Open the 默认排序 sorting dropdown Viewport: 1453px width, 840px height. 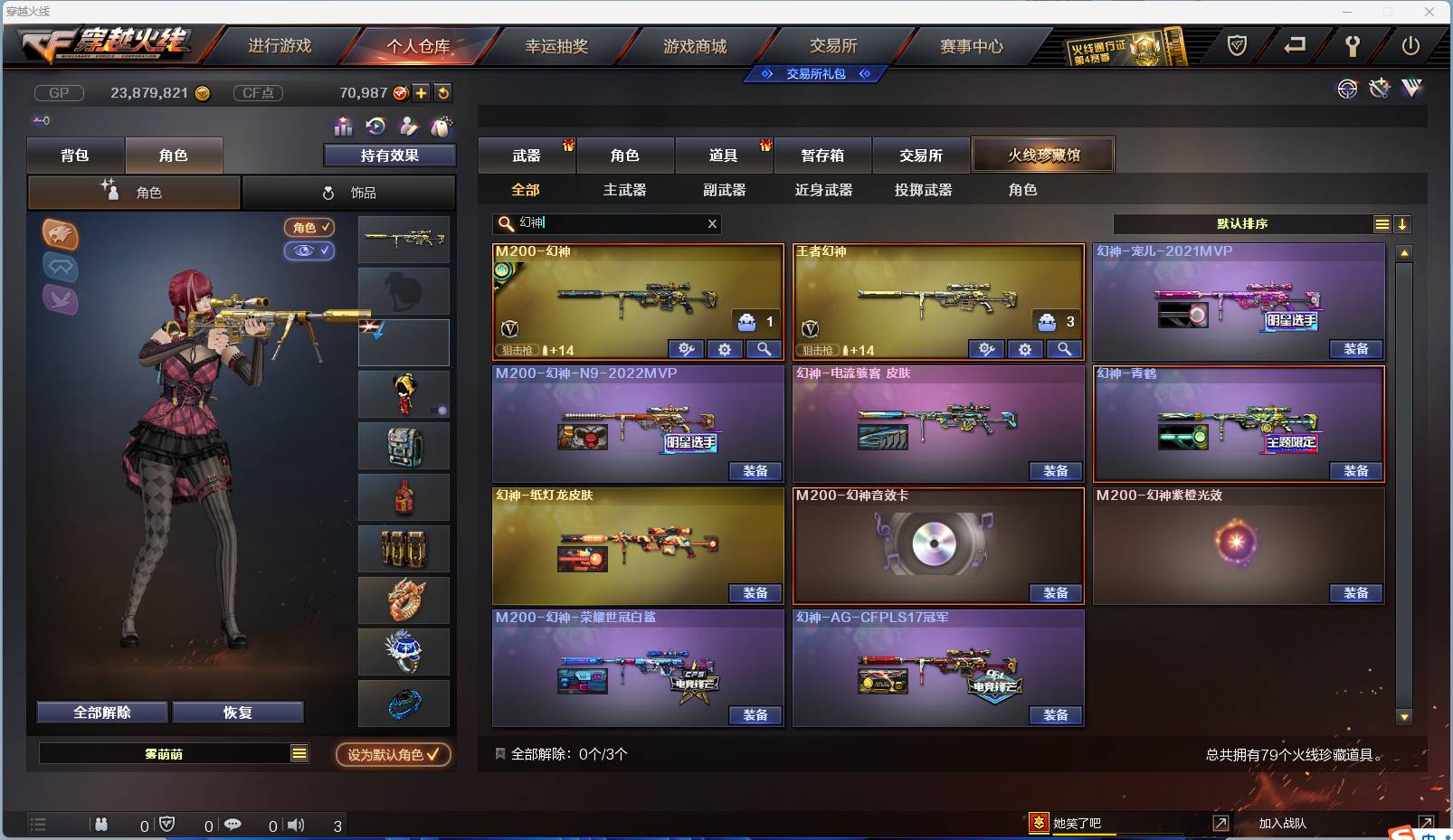pos(1244,223)
